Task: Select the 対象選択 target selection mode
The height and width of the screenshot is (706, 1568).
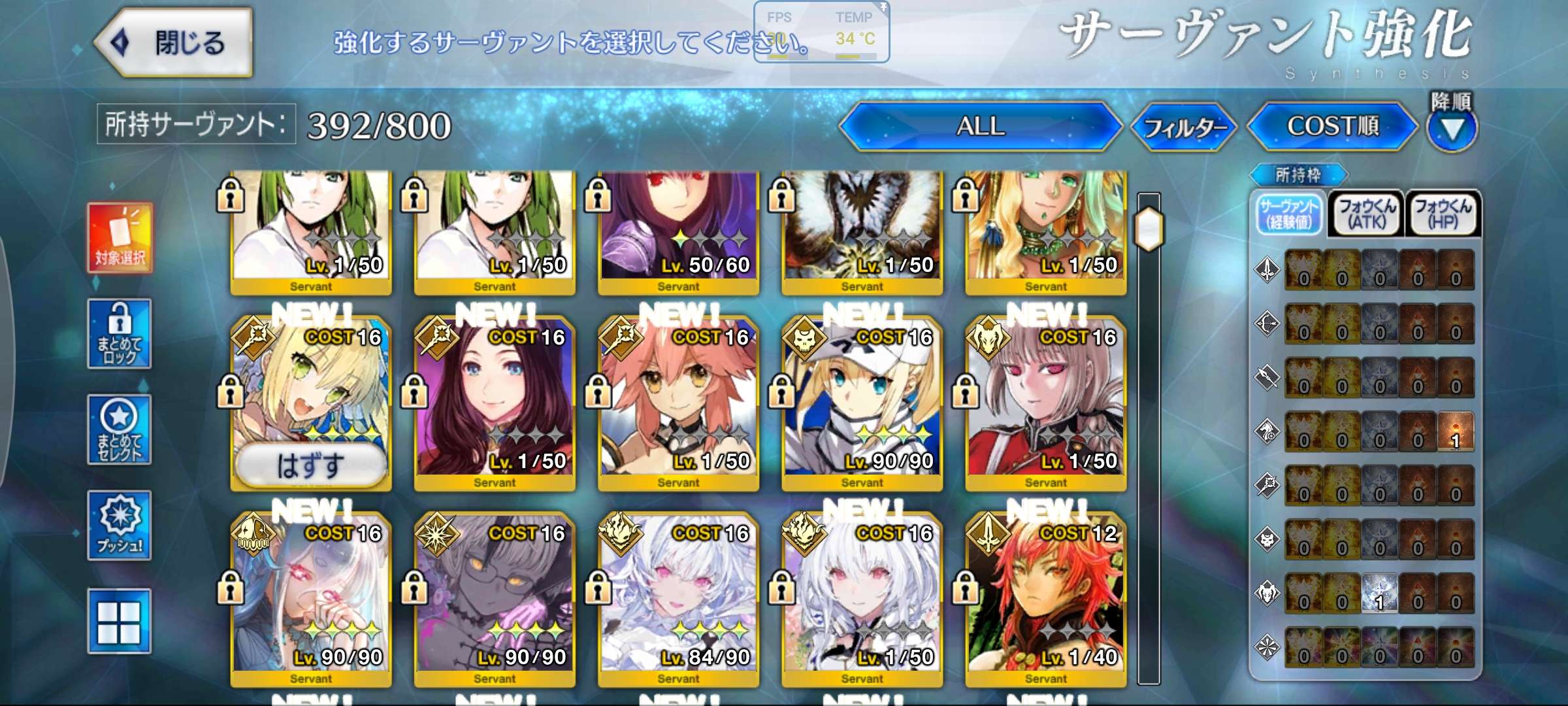Action: pyautogui.click(x=120, y=238)
